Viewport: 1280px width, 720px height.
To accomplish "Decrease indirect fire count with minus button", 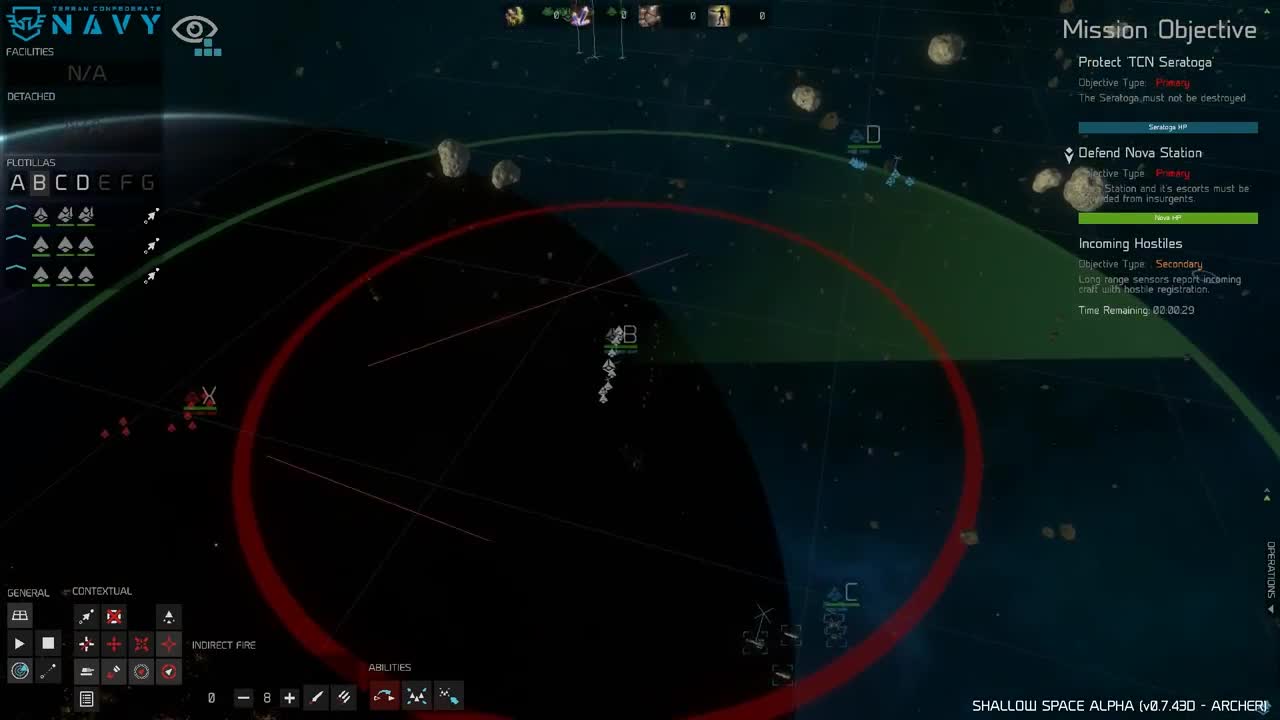I will pyautogui.click(x=243, y=697).
